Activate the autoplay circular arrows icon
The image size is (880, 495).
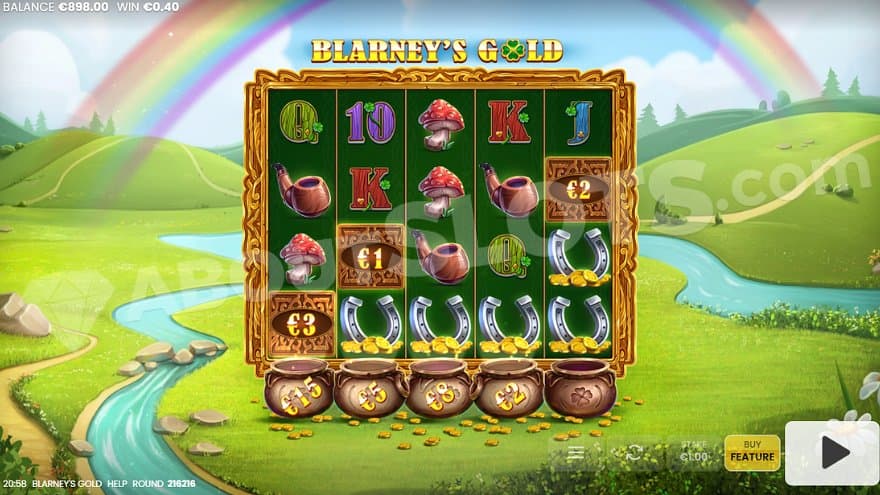point(634,453)
